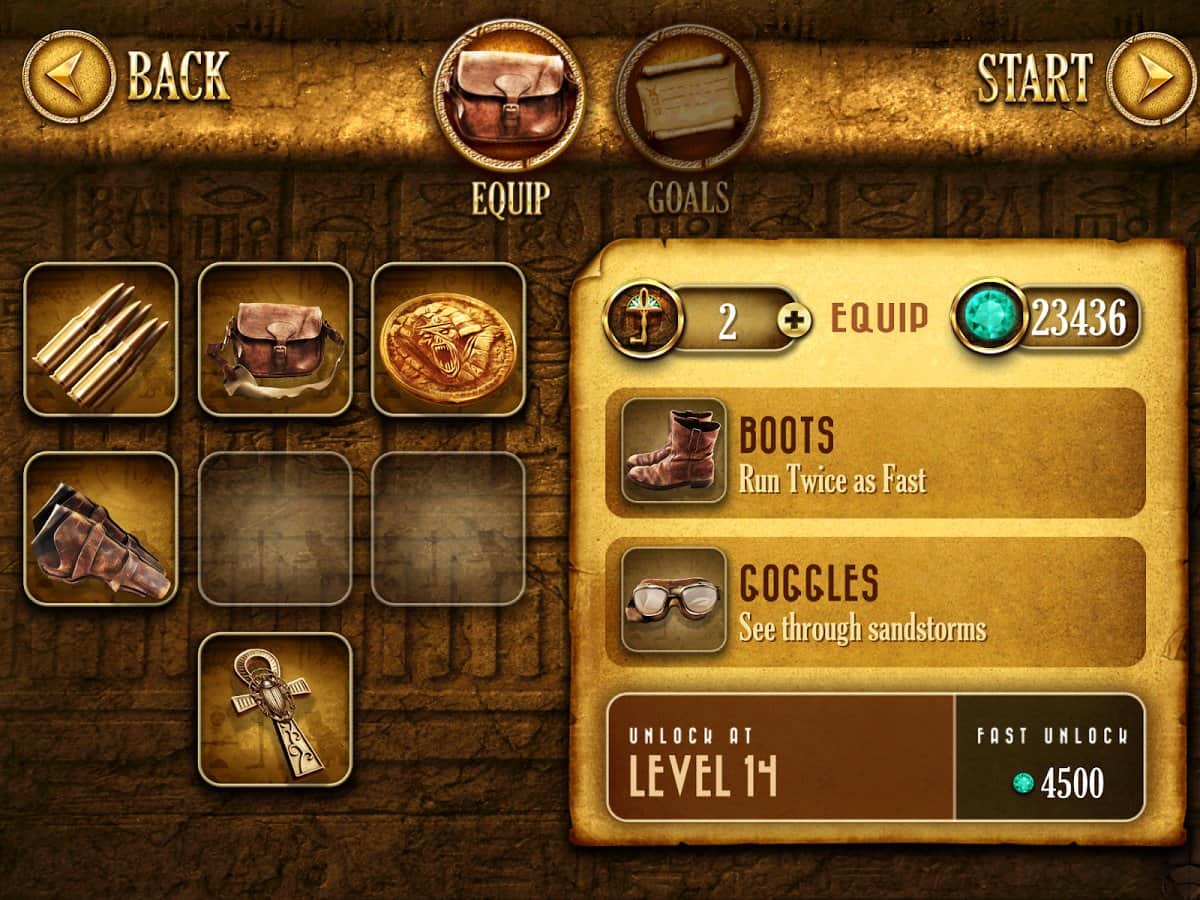Fast unlock for 4500 gems
This screenshot has width=1200, height=900.
1049,757
